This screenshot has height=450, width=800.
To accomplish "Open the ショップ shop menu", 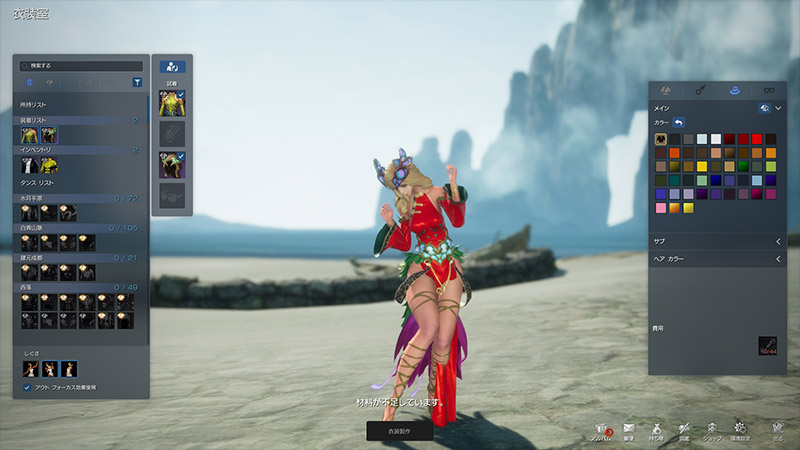I will pyautogui.click(x=712, y=429).
